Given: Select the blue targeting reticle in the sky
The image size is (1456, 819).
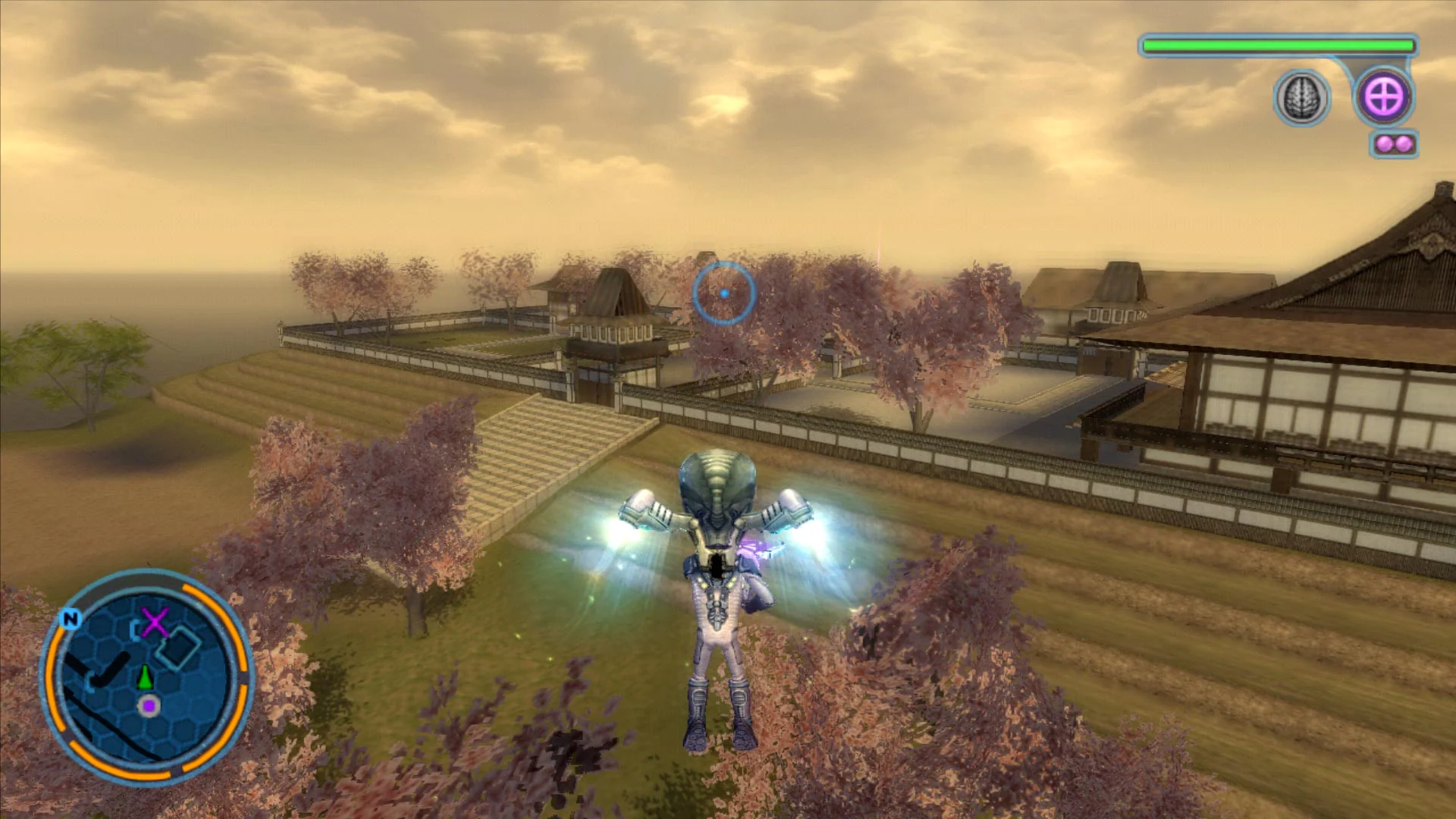Looking at the screenshot, I should (x=724, y=292).
